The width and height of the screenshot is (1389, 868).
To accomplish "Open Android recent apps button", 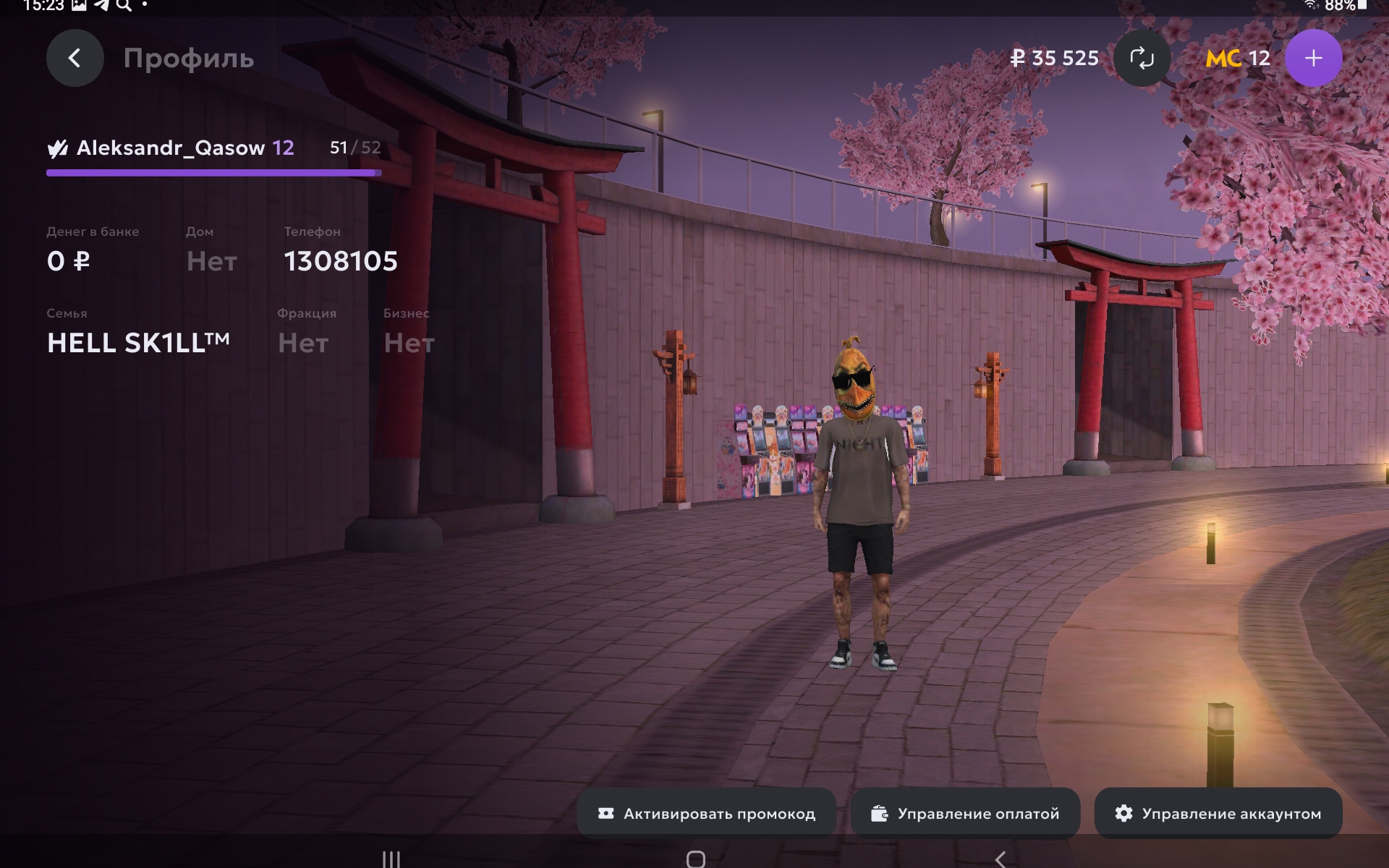I will click(391, 859).
